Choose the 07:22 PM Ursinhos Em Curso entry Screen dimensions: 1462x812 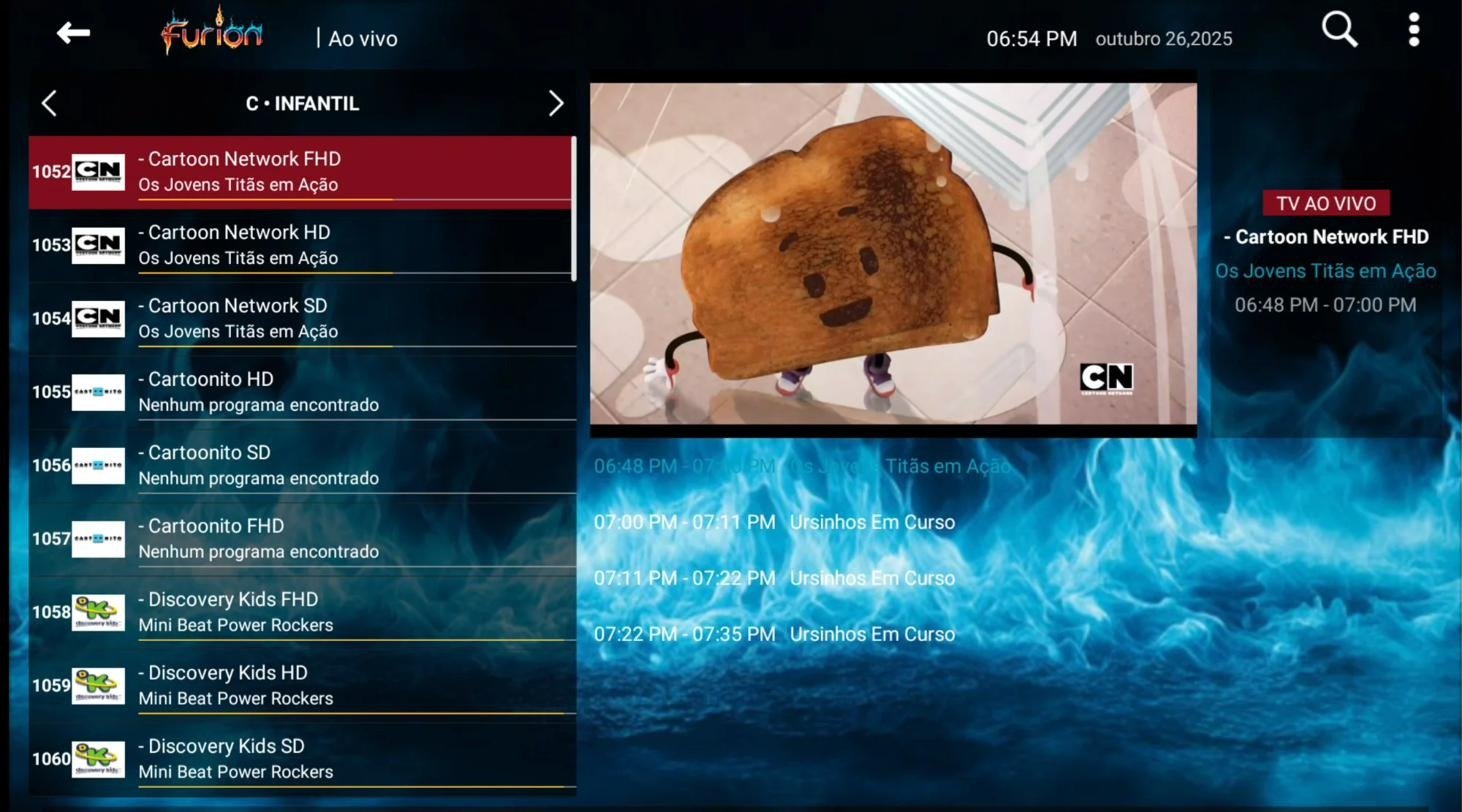click(774, 634)
